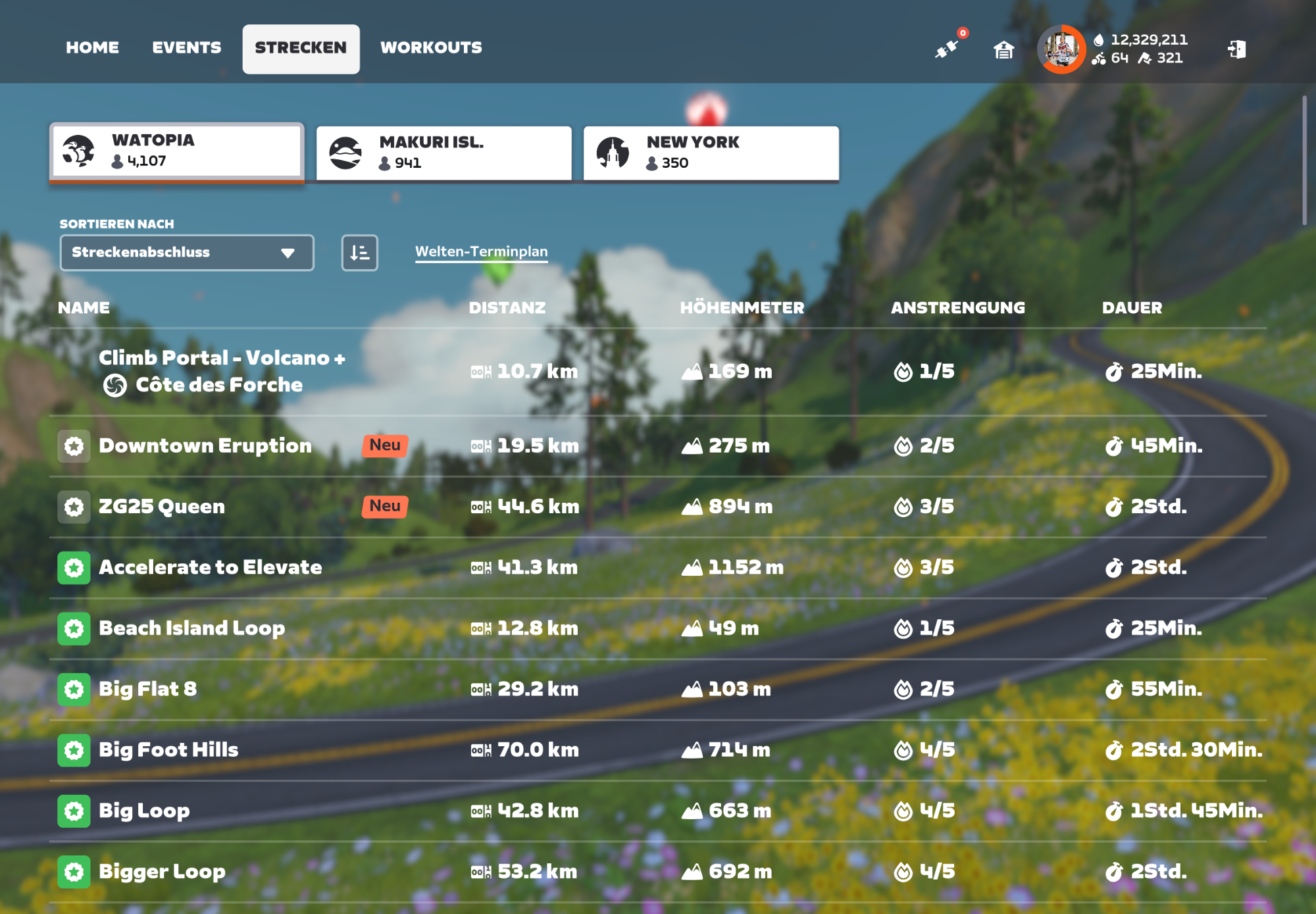Pick the ZG25 Queen route

(162, 507)
